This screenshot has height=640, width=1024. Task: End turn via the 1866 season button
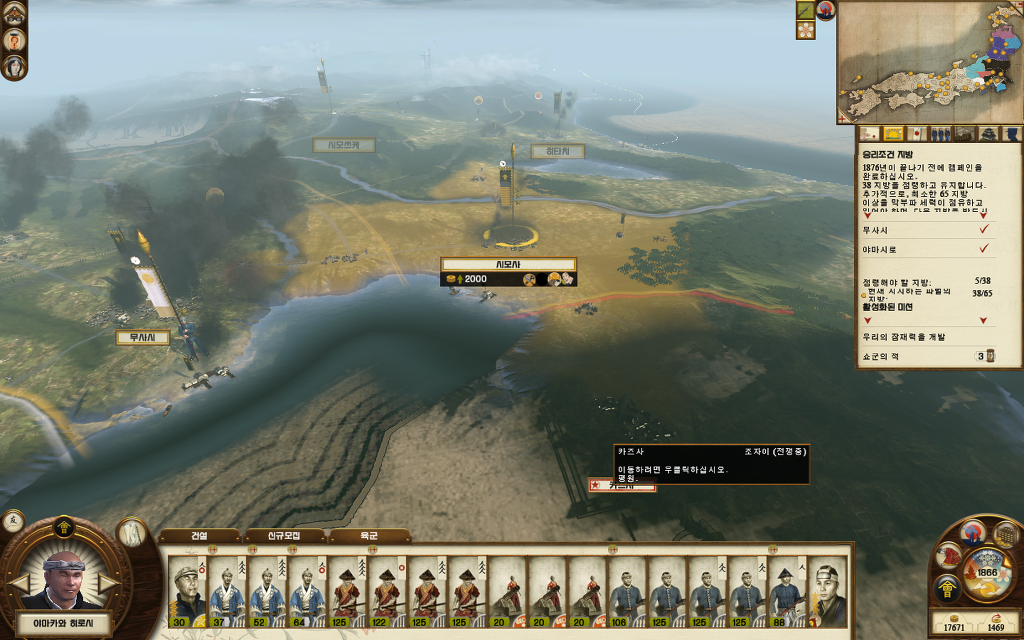987,572
